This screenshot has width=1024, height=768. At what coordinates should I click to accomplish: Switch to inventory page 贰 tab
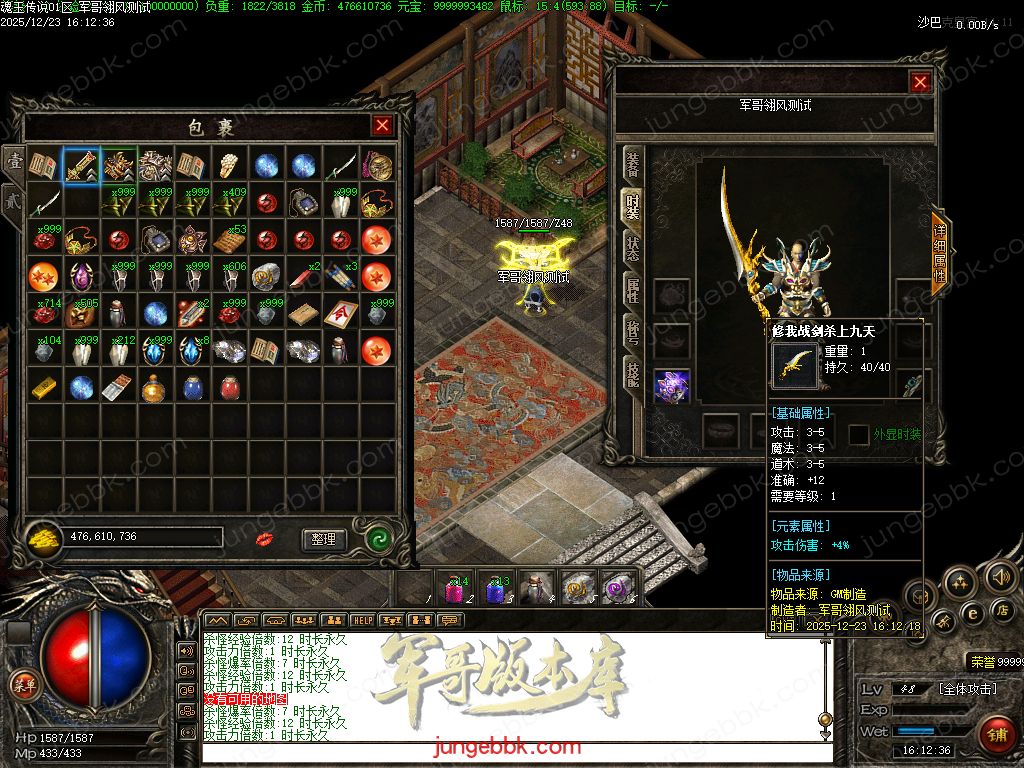coord(14,198)
